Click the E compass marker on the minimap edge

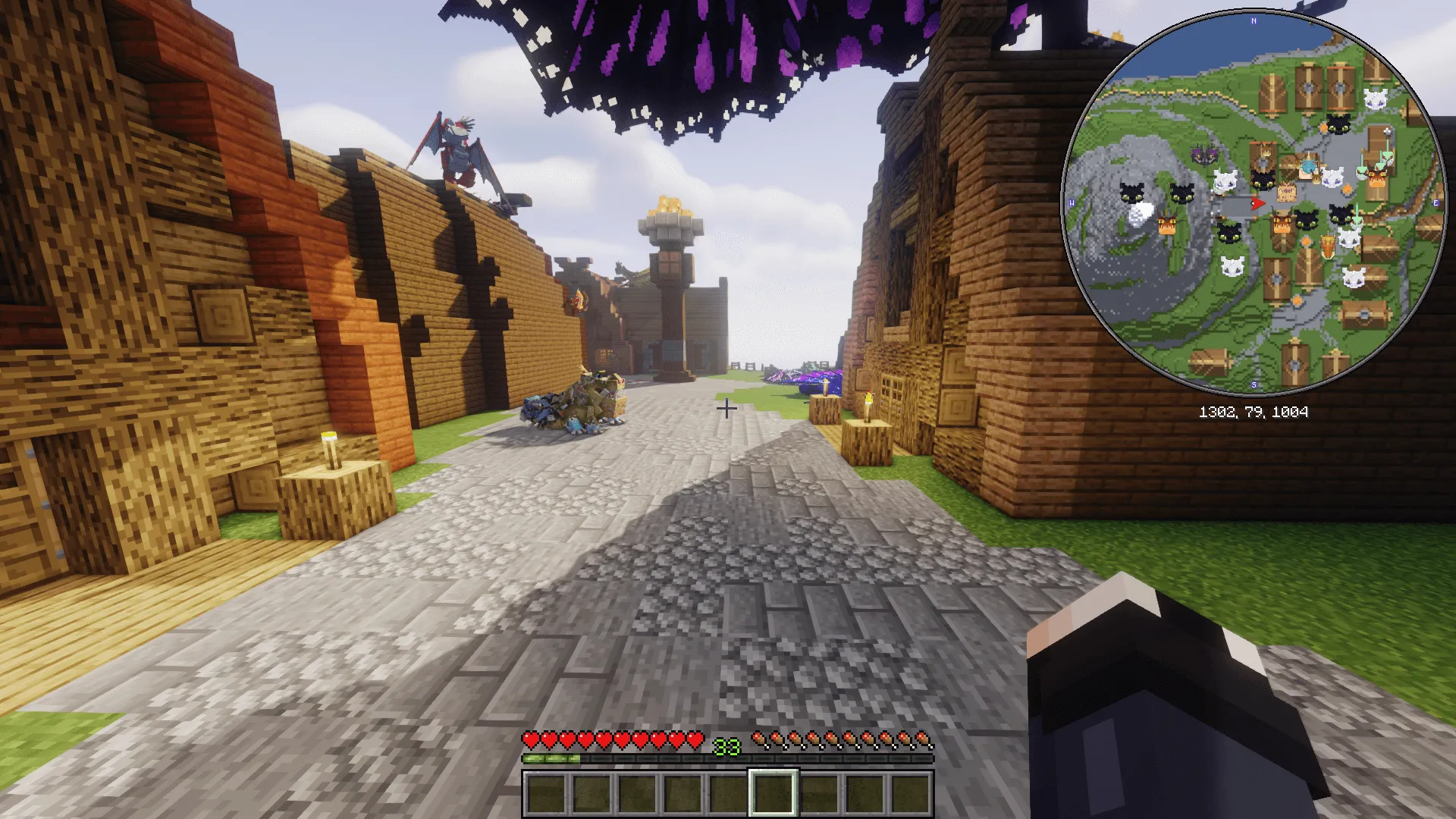tap(1435, 202)
